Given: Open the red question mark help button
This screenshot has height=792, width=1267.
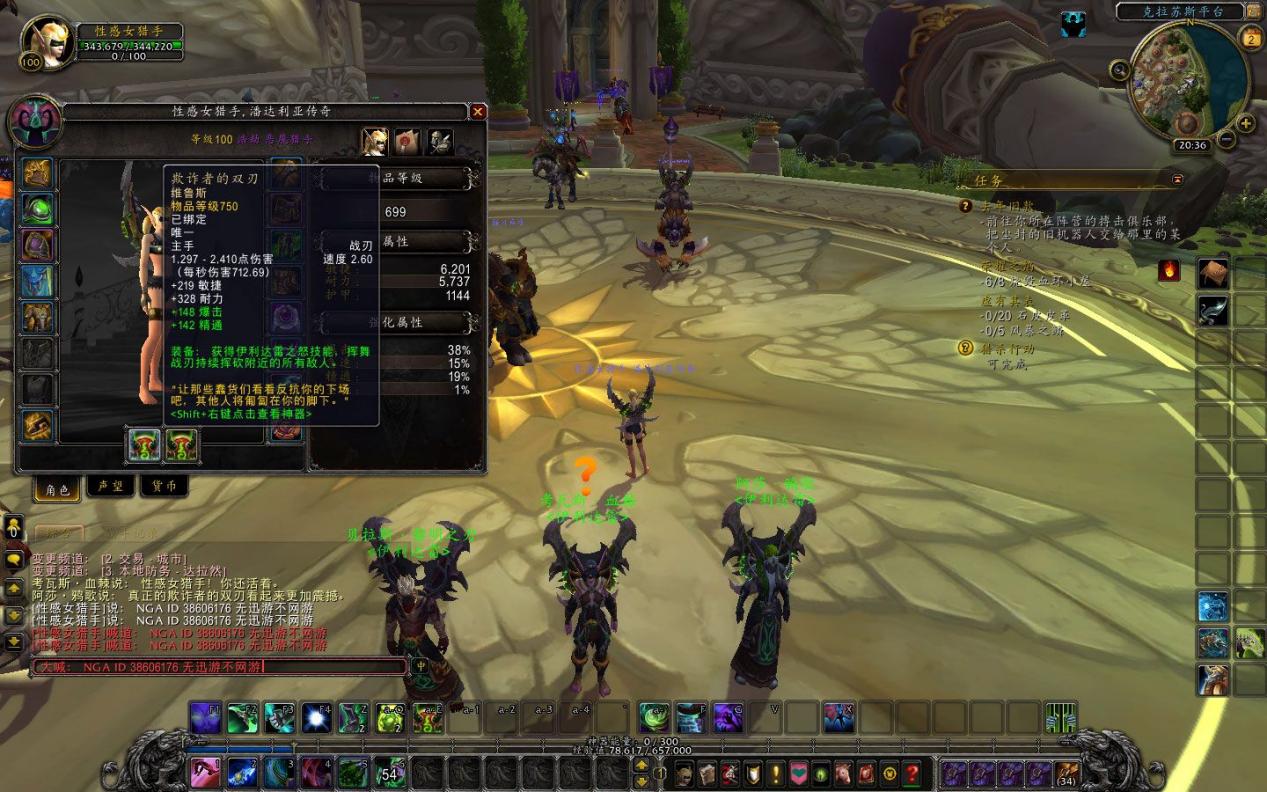Looking at the screenshot, I should [x=912, y=773].
